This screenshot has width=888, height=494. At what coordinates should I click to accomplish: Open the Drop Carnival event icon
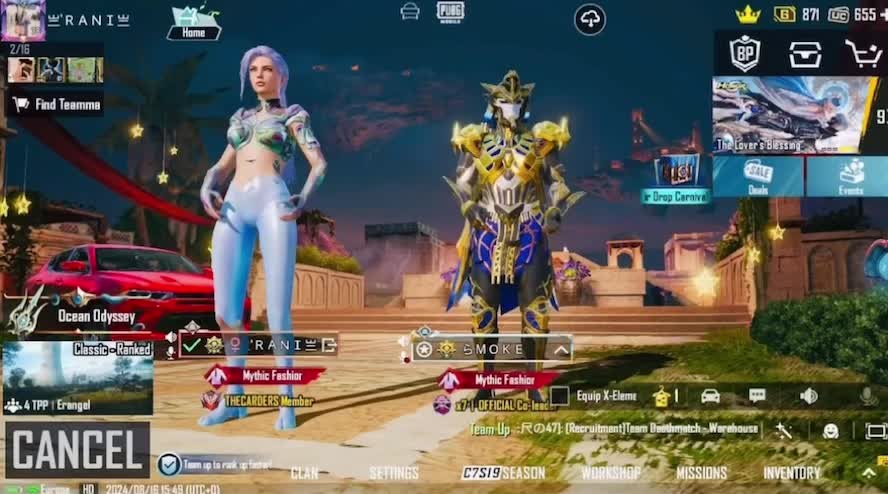676,178
